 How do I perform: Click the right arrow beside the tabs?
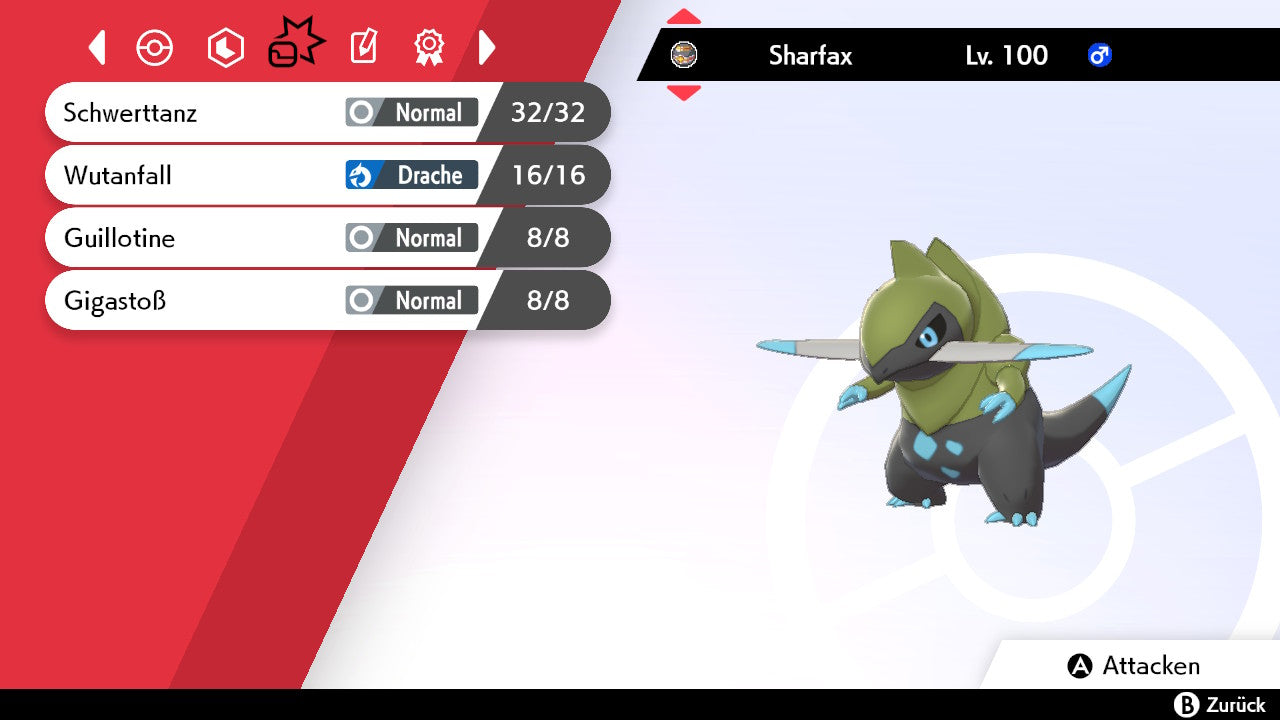(487, 47)
